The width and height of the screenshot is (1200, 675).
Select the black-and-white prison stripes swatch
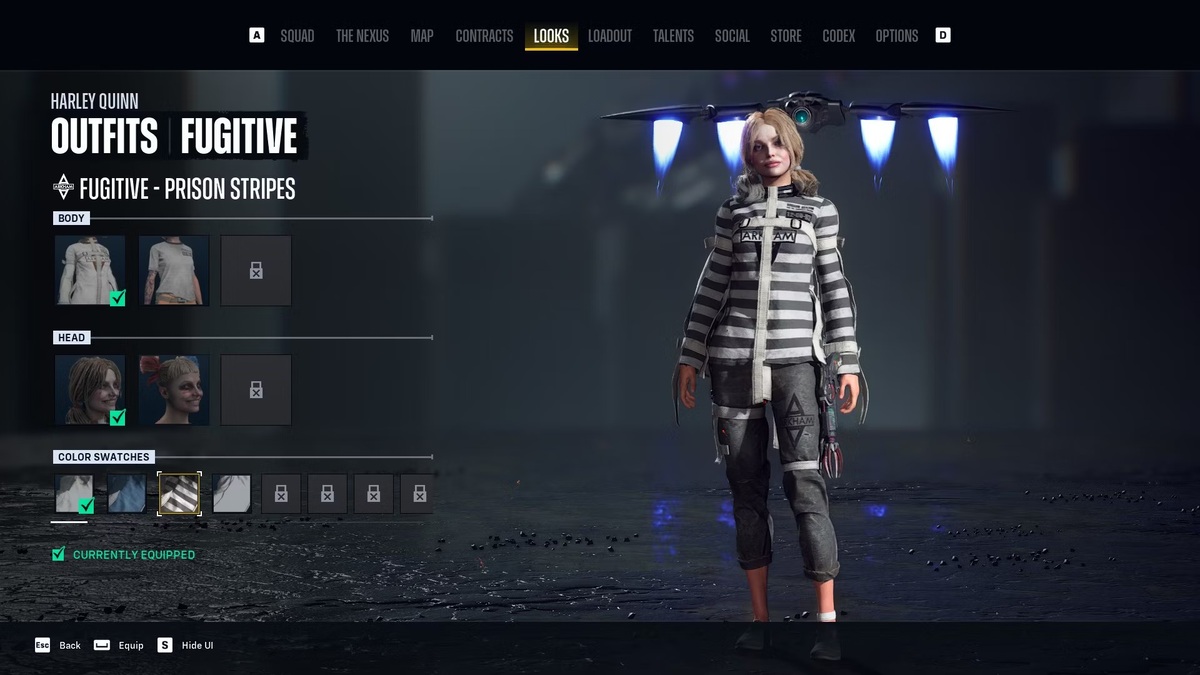tap(180, 493)
